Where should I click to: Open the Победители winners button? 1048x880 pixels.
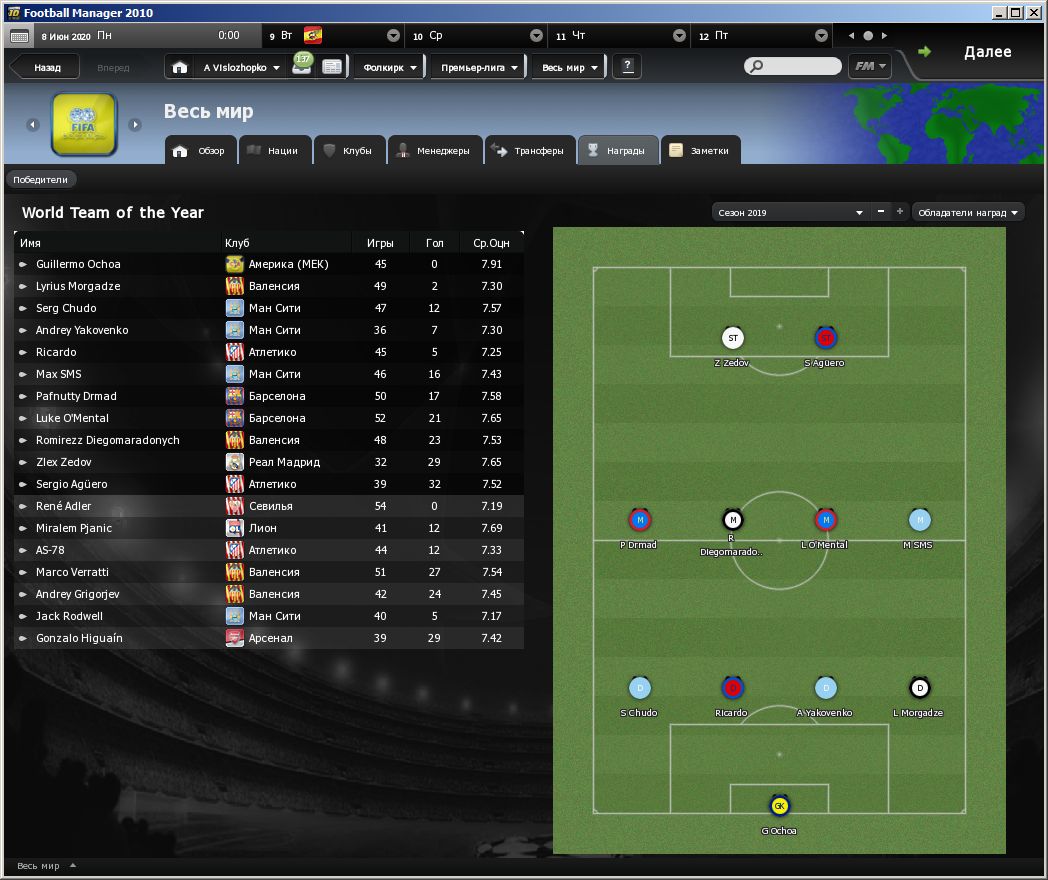tap(41, 180)
